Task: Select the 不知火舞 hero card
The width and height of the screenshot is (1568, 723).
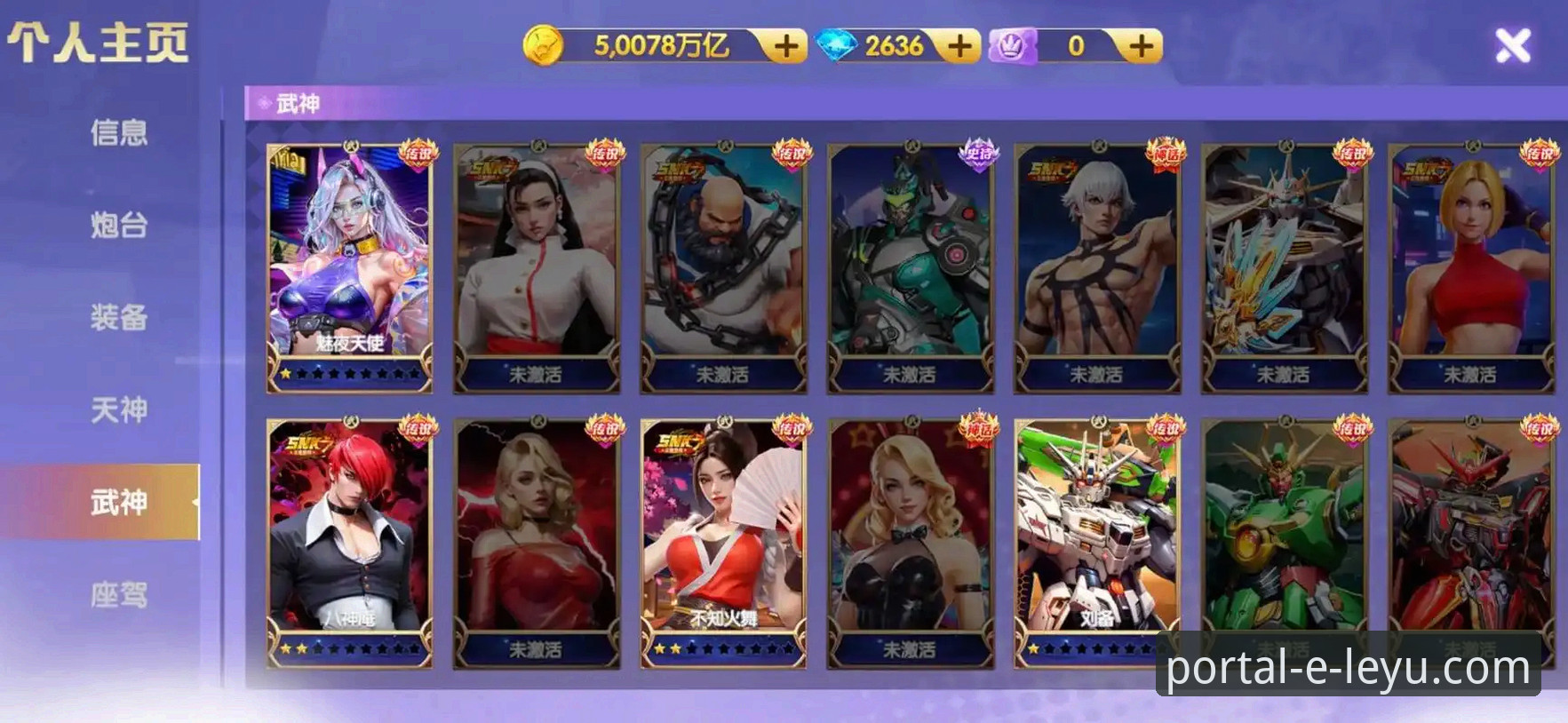Action: coord(723,542)
